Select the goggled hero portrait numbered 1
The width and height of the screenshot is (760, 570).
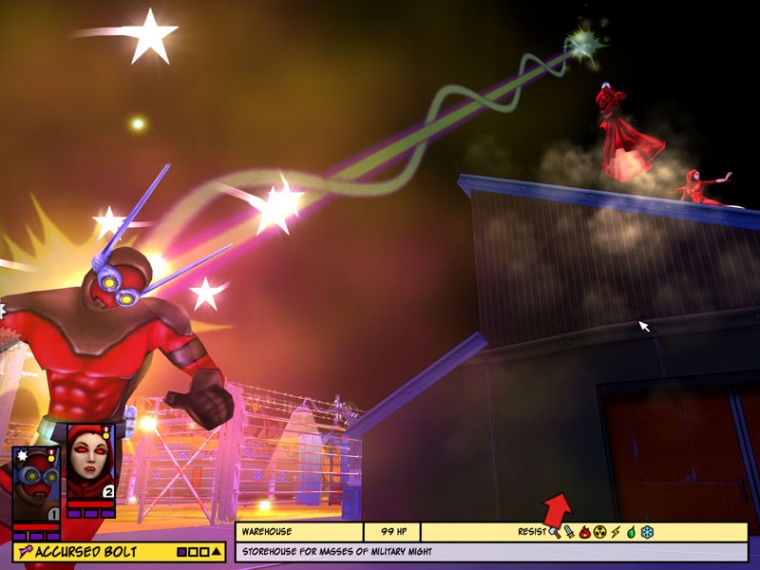coord(35,483)
